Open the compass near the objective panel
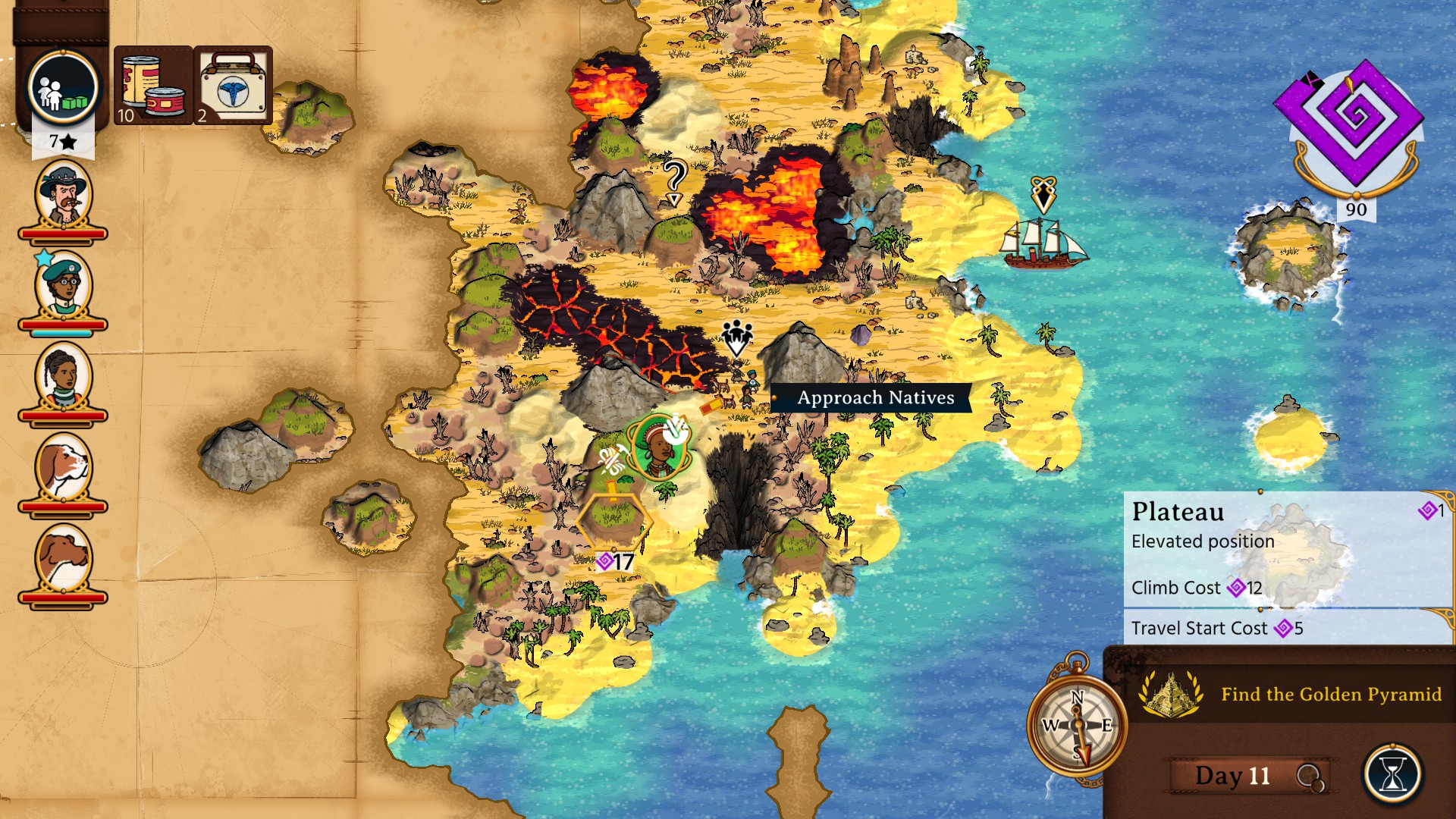Screen dimensions: 1456x819 coord(1077,724)
